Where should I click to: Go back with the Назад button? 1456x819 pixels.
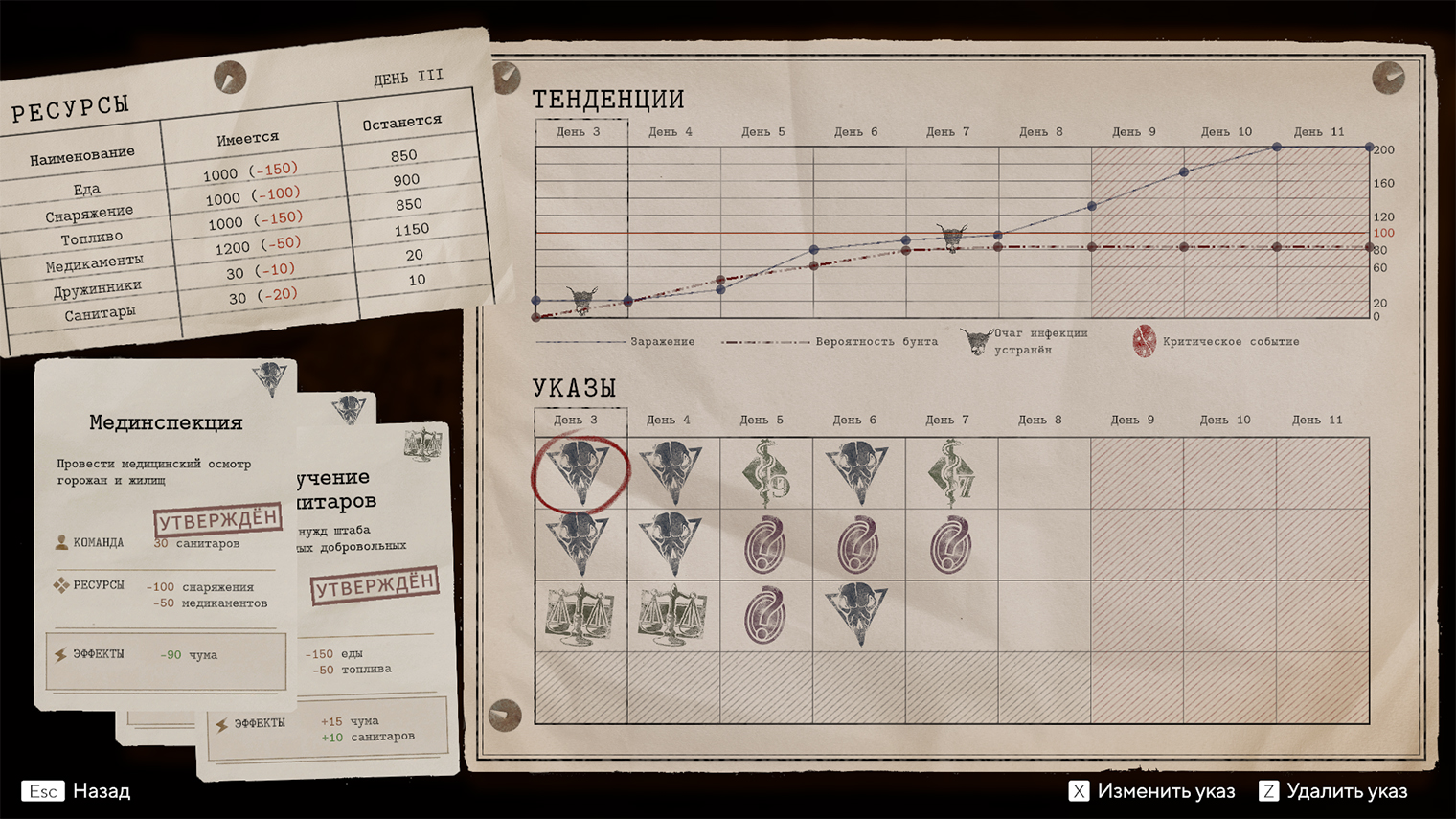(x=79, y=791)
